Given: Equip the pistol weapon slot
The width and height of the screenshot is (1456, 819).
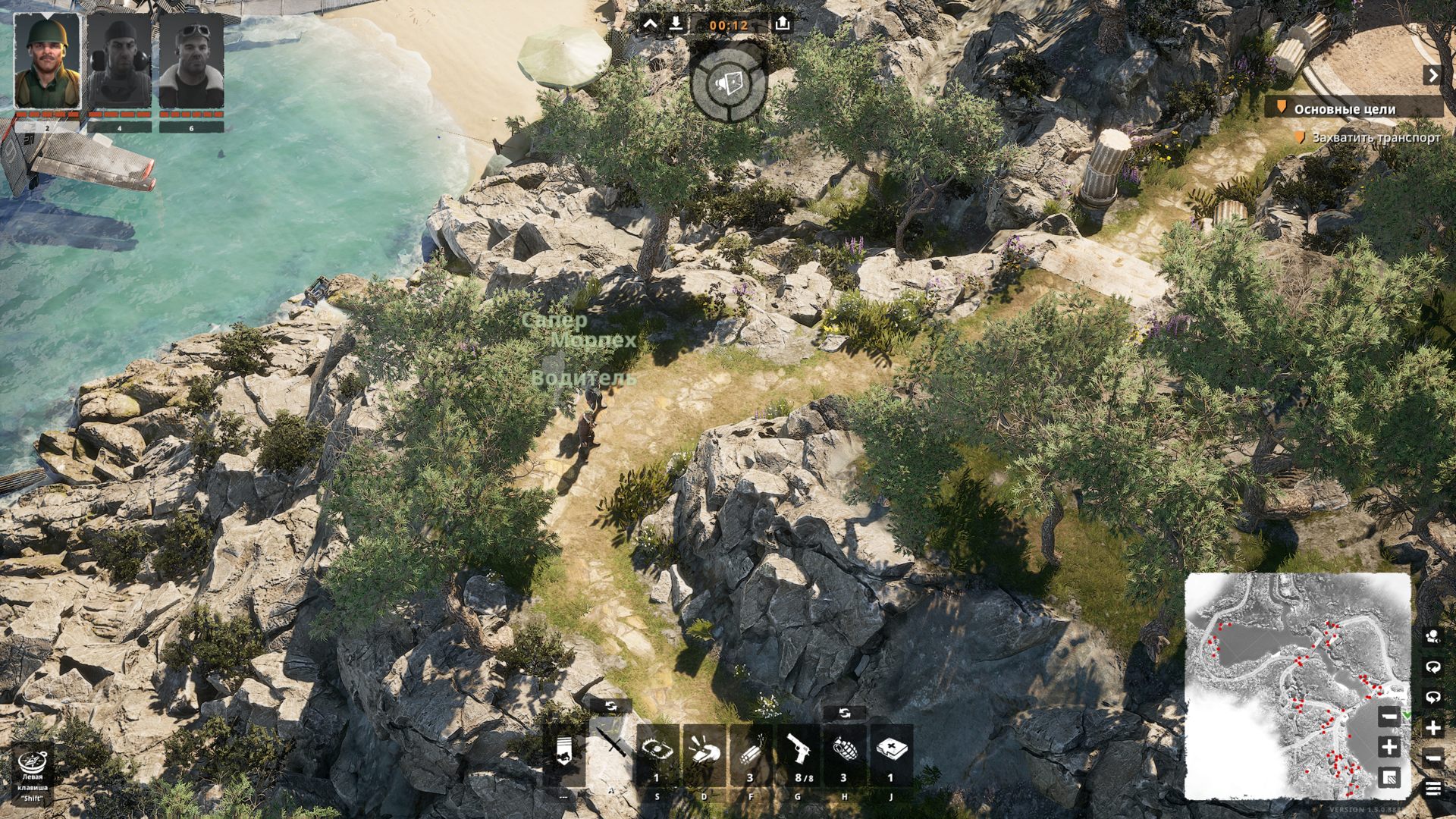Looking at the screenshot, I should coord(798,753).
